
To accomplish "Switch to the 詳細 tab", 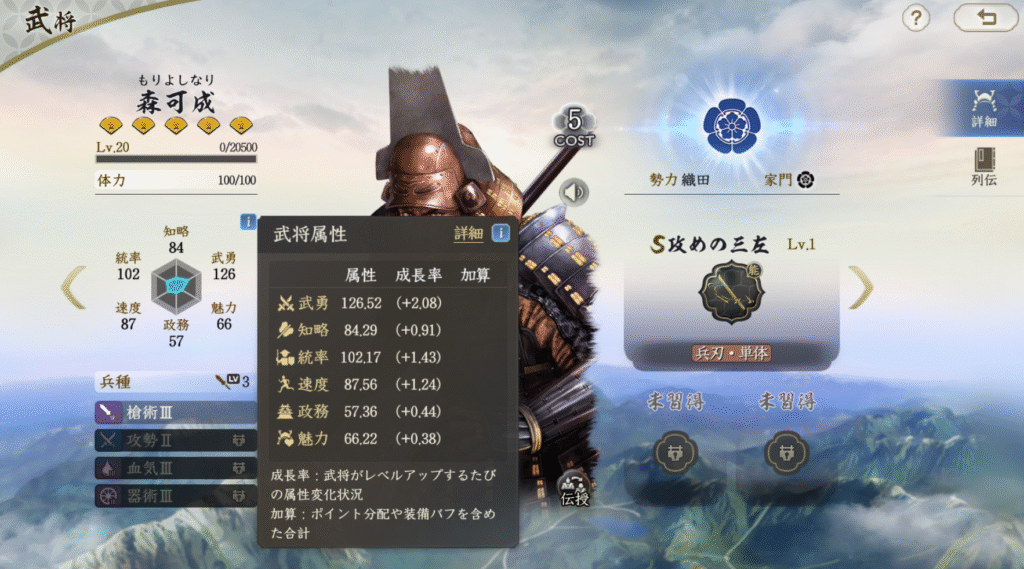I will click(984, 107).
